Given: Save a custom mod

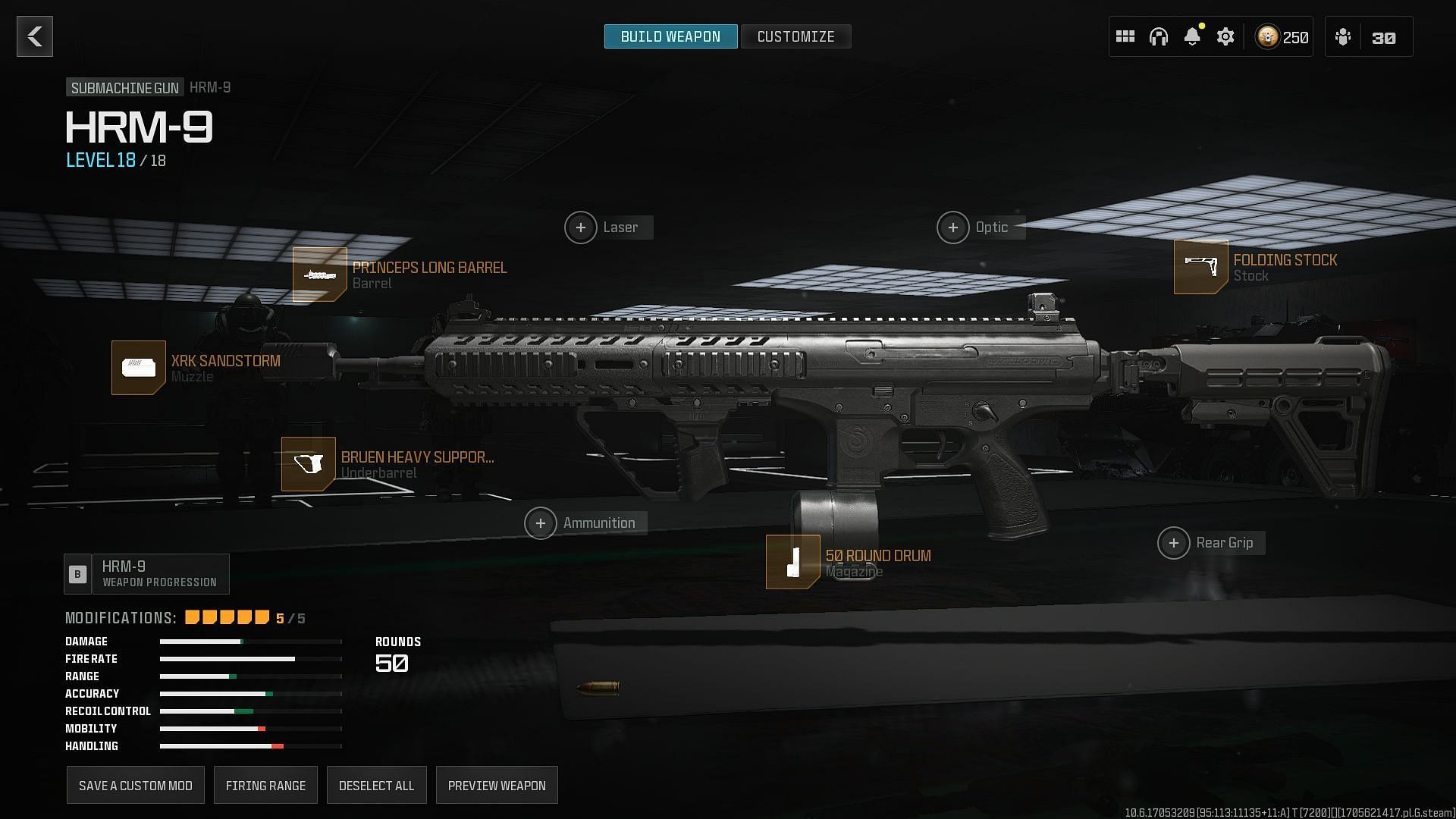Looking at the screenshot, I should [136, 786].
